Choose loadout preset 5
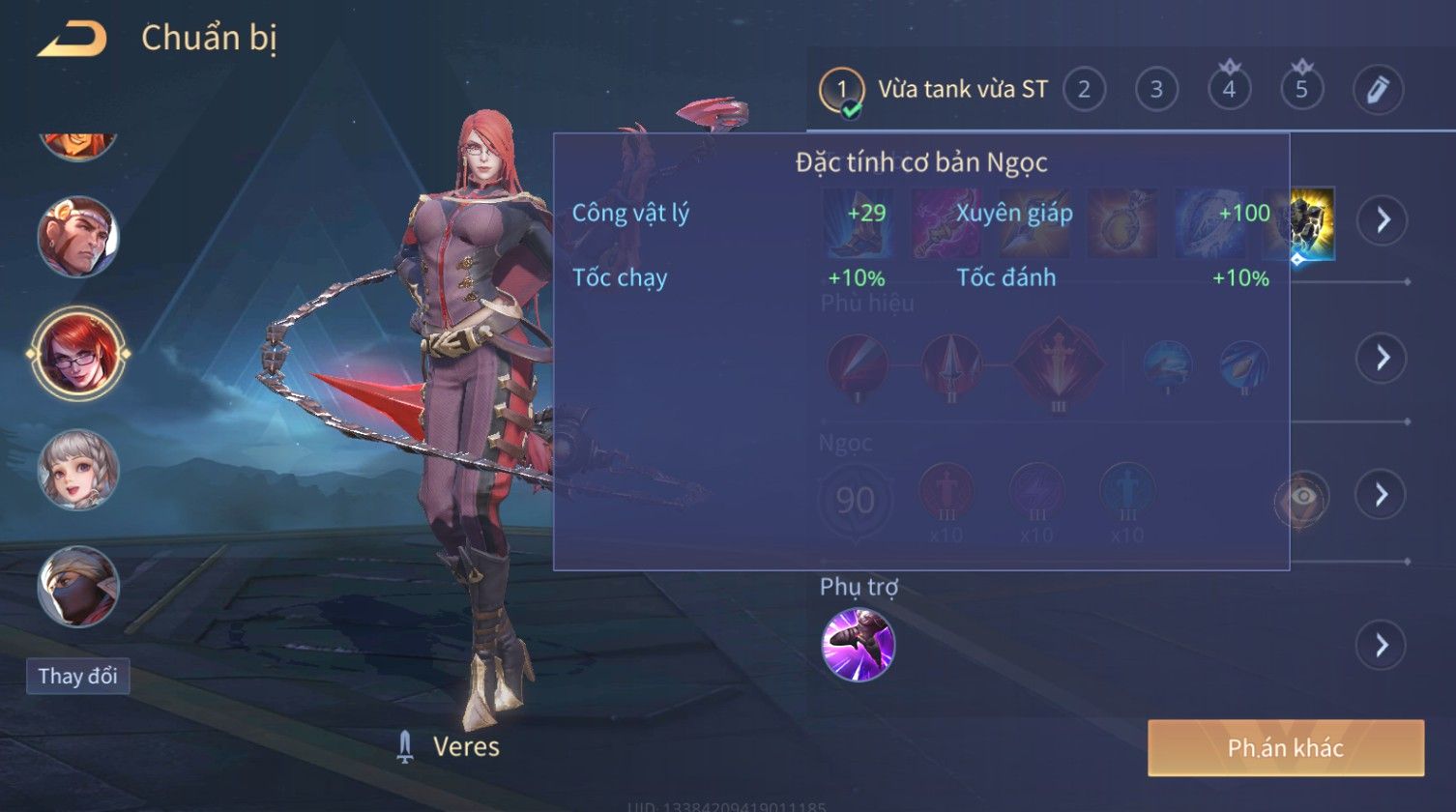 tap(1301, 90)
